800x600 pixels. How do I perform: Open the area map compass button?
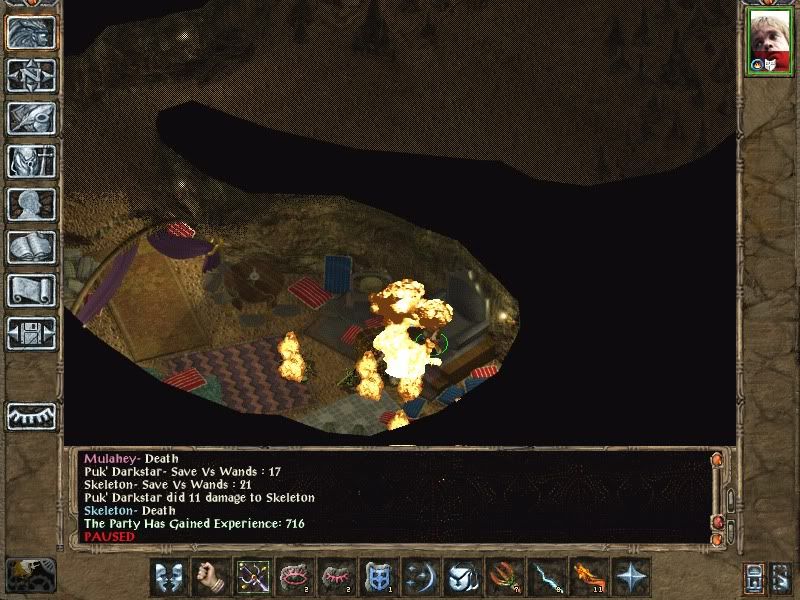[x=30, y=75]
